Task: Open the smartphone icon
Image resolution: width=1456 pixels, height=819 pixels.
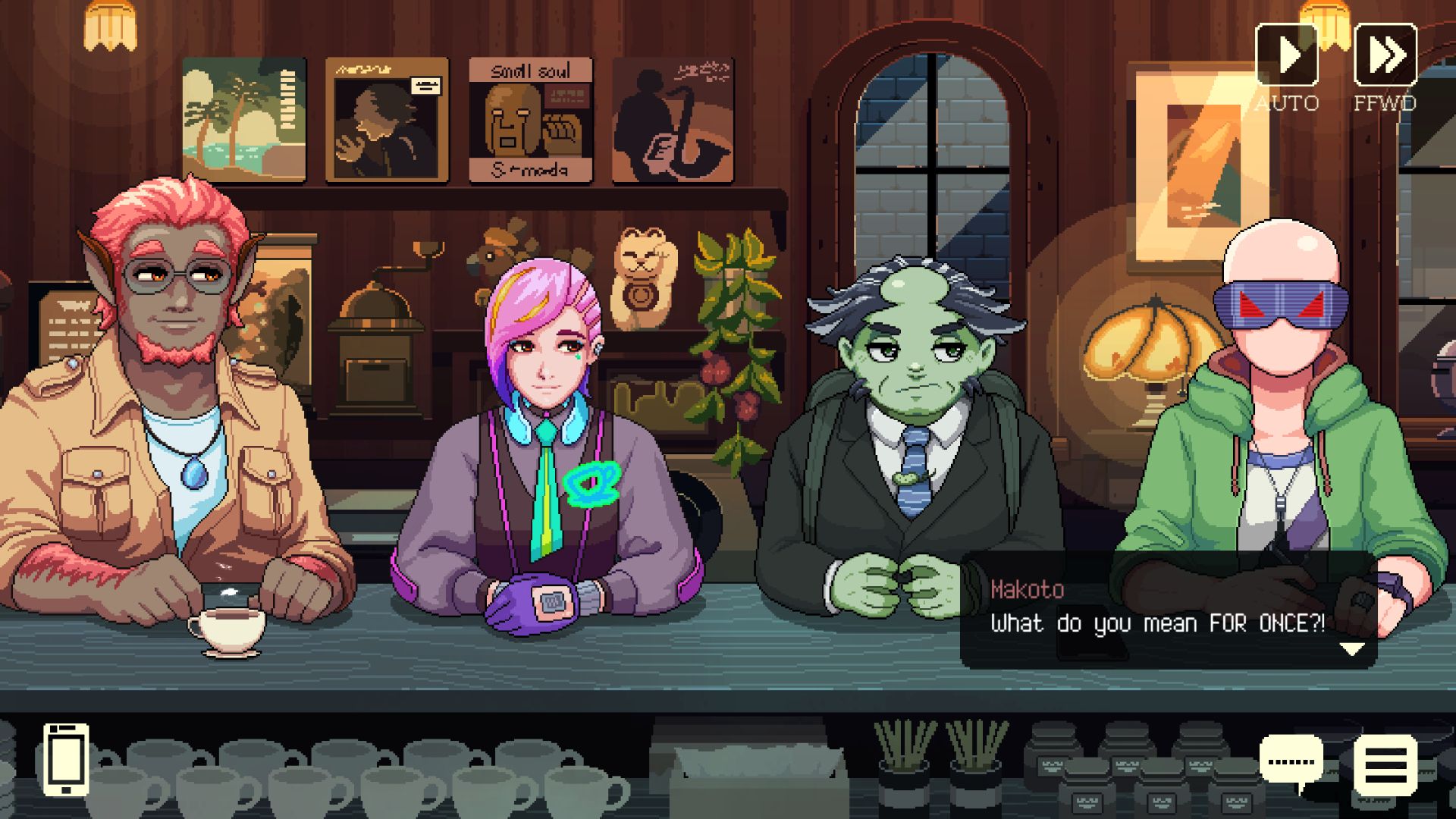Action: tap(66, 759)
